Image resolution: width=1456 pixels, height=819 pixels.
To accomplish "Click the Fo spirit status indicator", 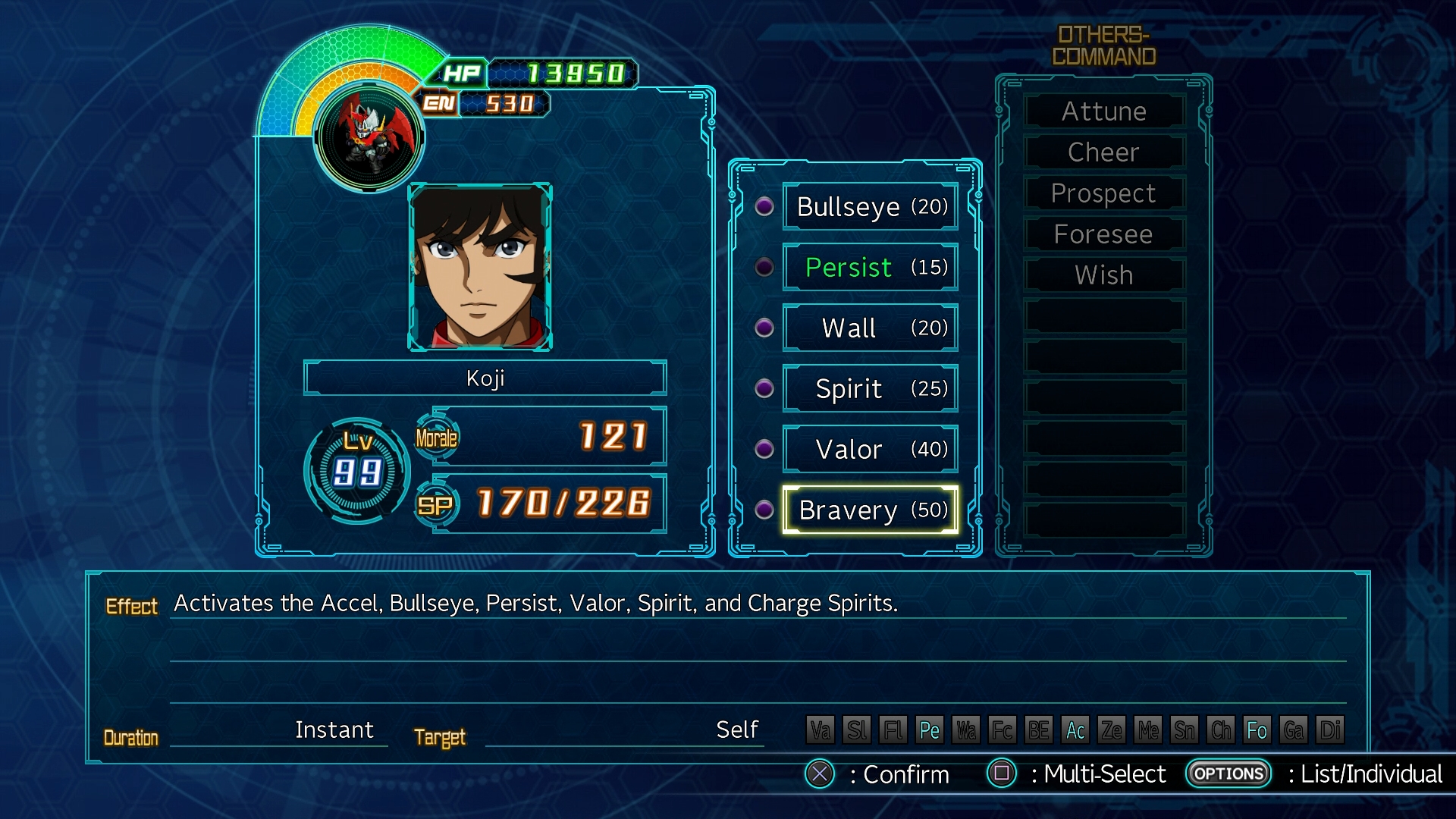I will [x=1257, y=730].
